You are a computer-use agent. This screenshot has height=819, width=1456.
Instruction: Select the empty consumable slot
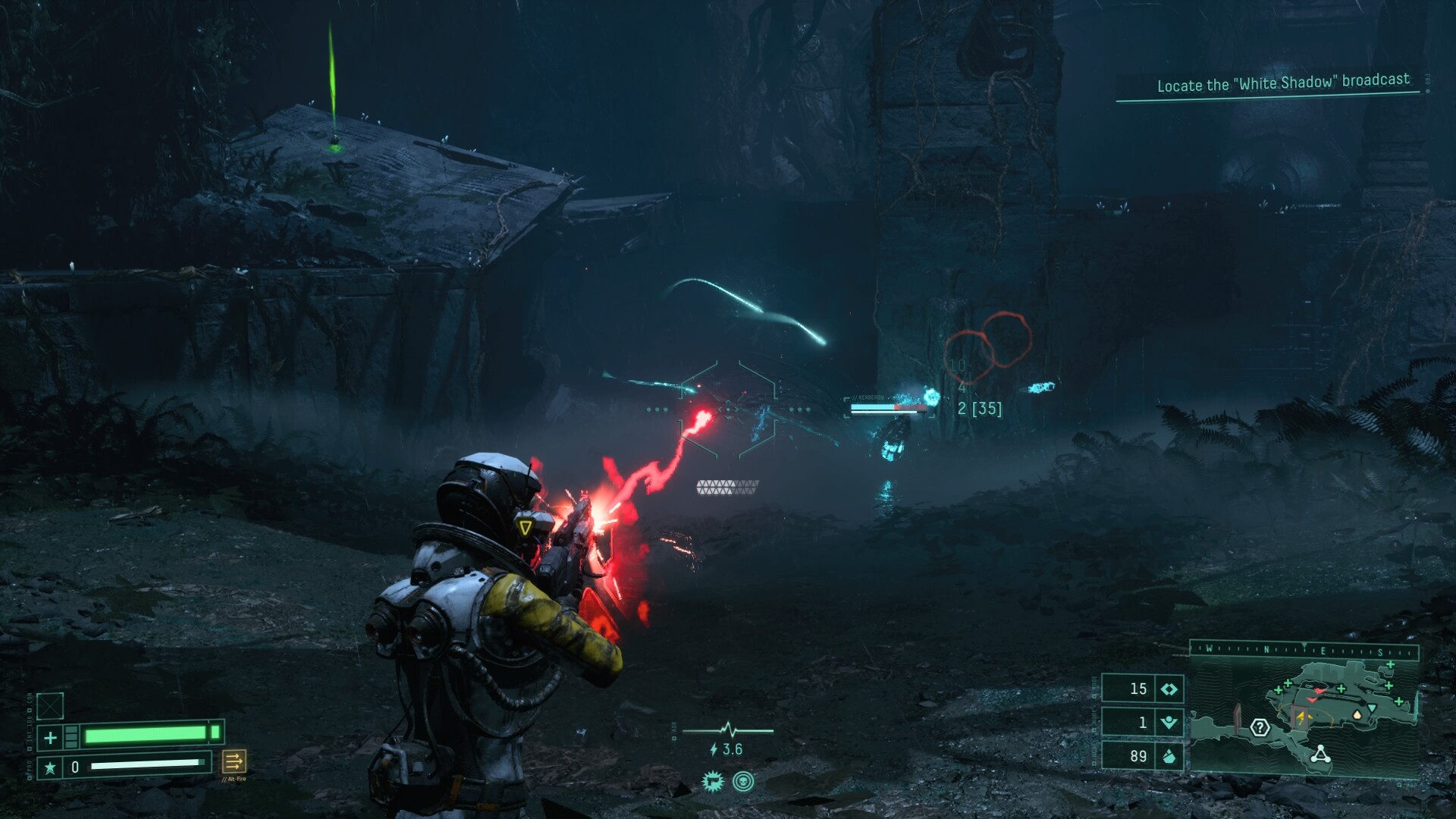(x=50, y=706)
